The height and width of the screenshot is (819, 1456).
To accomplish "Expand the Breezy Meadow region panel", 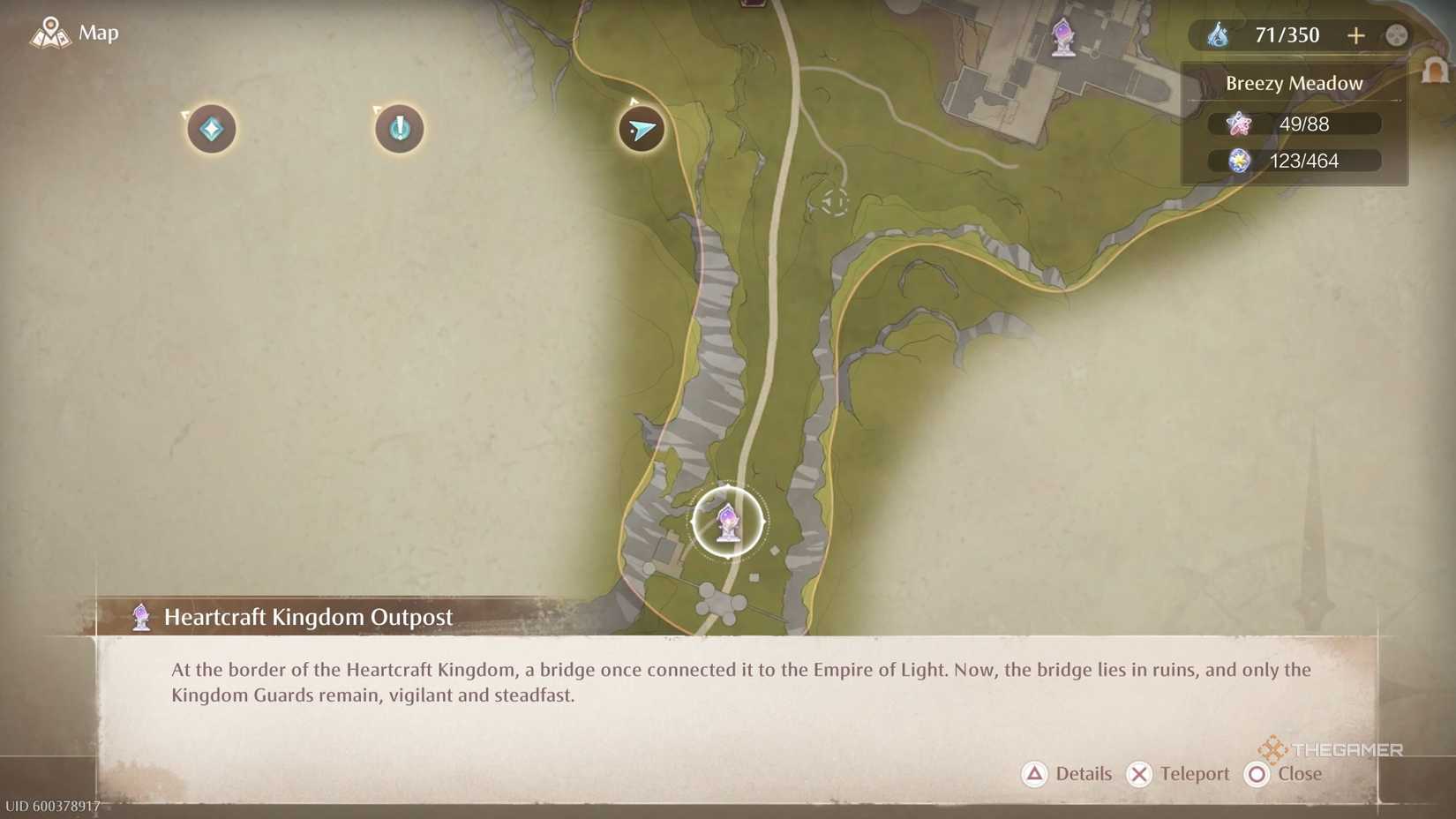I will click(x=1294, y=83).
